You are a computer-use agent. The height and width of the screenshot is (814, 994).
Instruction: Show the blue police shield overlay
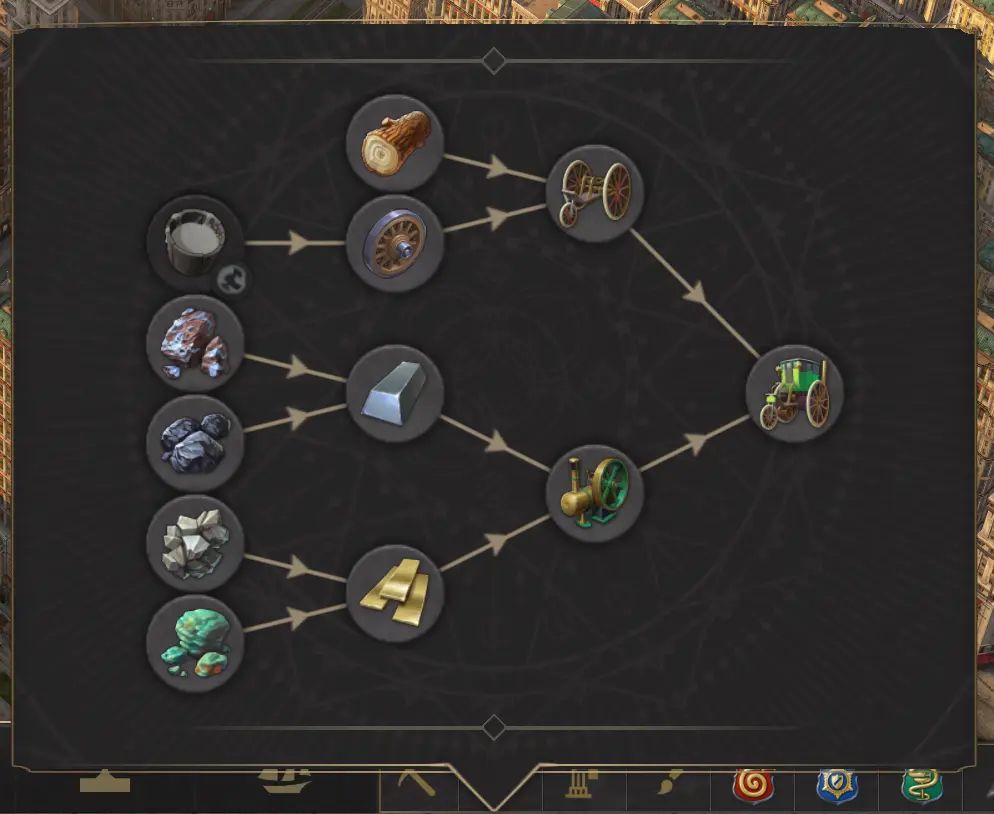tap(836, 783)
